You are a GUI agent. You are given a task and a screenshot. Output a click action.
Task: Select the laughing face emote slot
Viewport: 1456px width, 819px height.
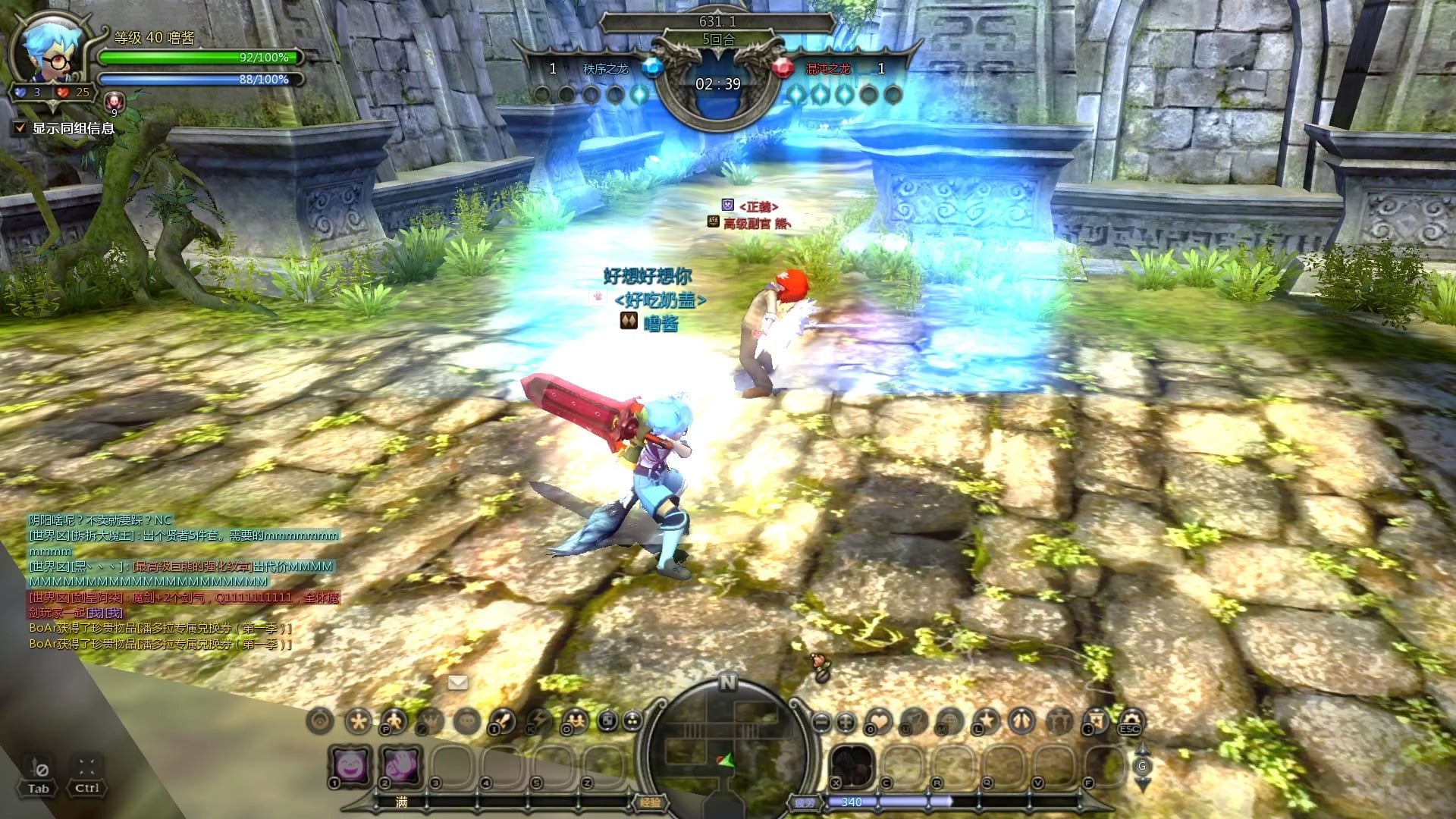(x=351, y=764)
